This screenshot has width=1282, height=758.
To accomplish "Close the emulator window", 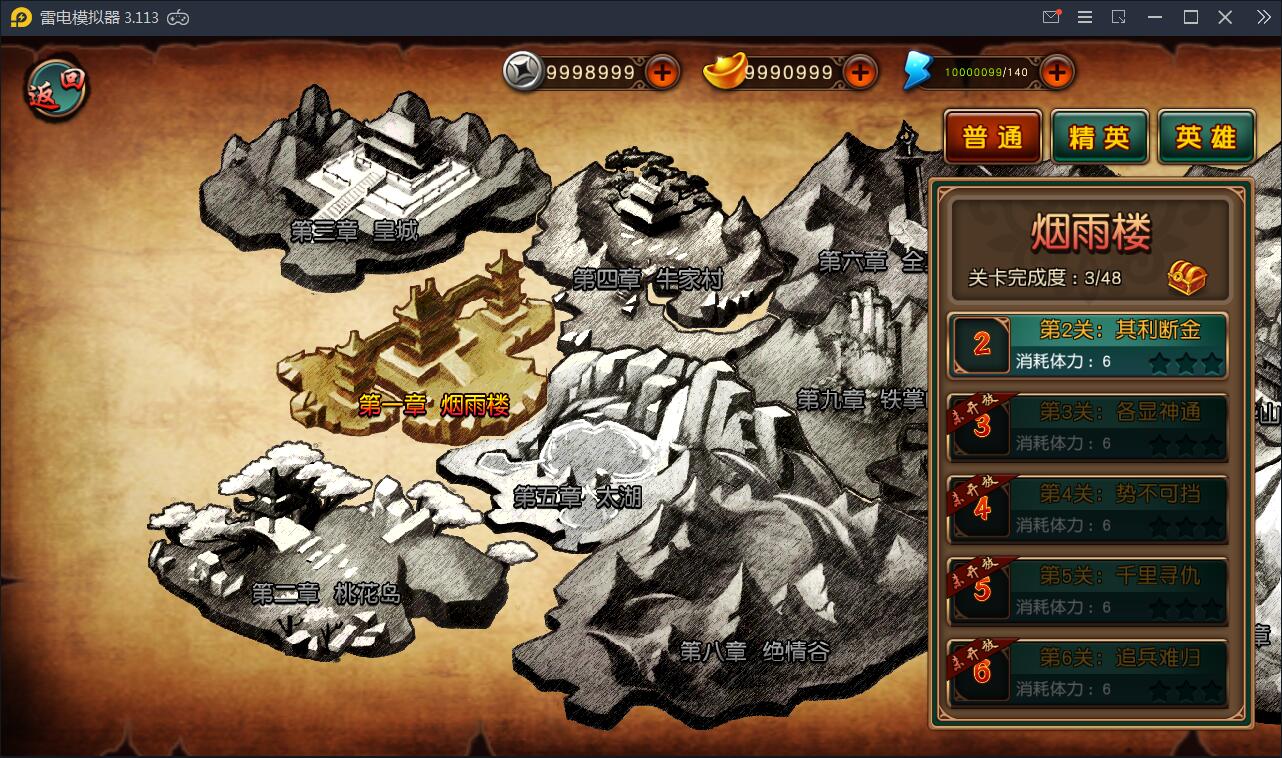I will point(1225,17).
